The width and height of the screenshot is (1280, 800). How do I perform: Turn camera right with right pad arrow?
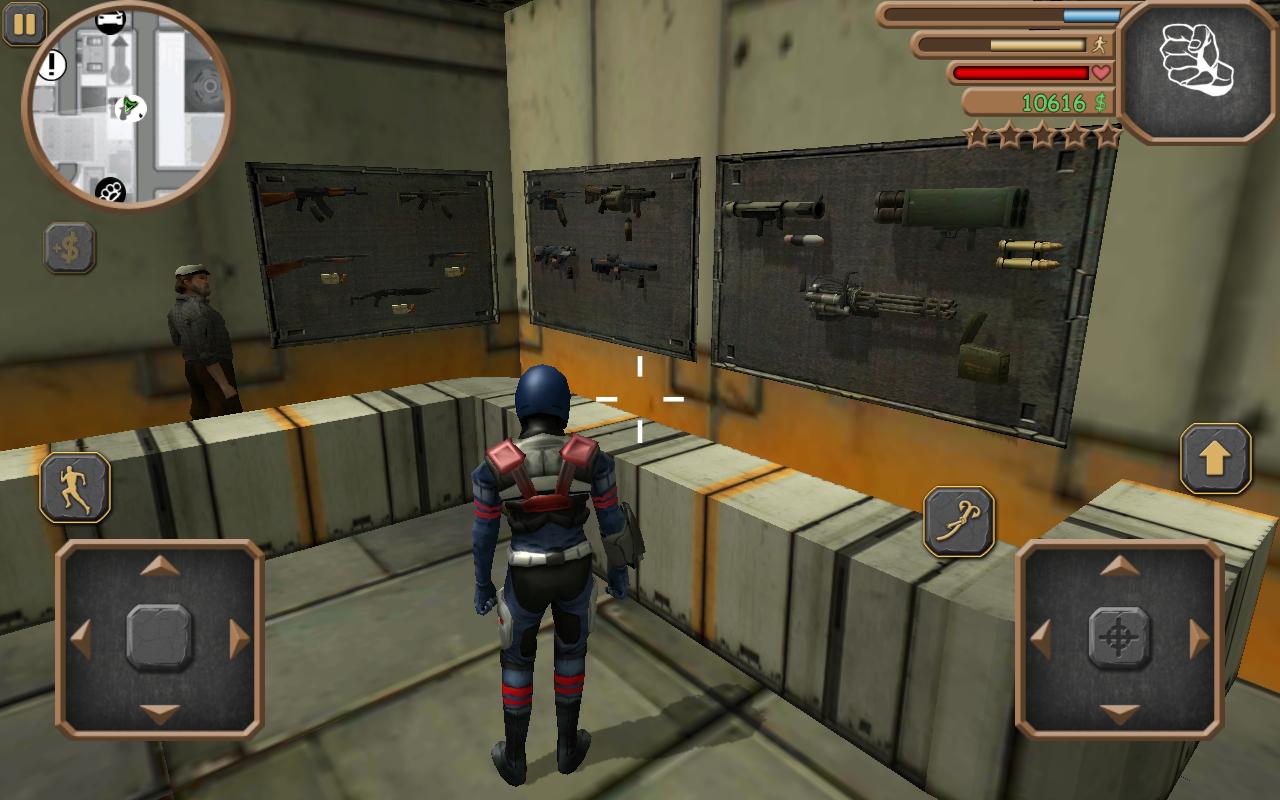[x=1198, y=638]
